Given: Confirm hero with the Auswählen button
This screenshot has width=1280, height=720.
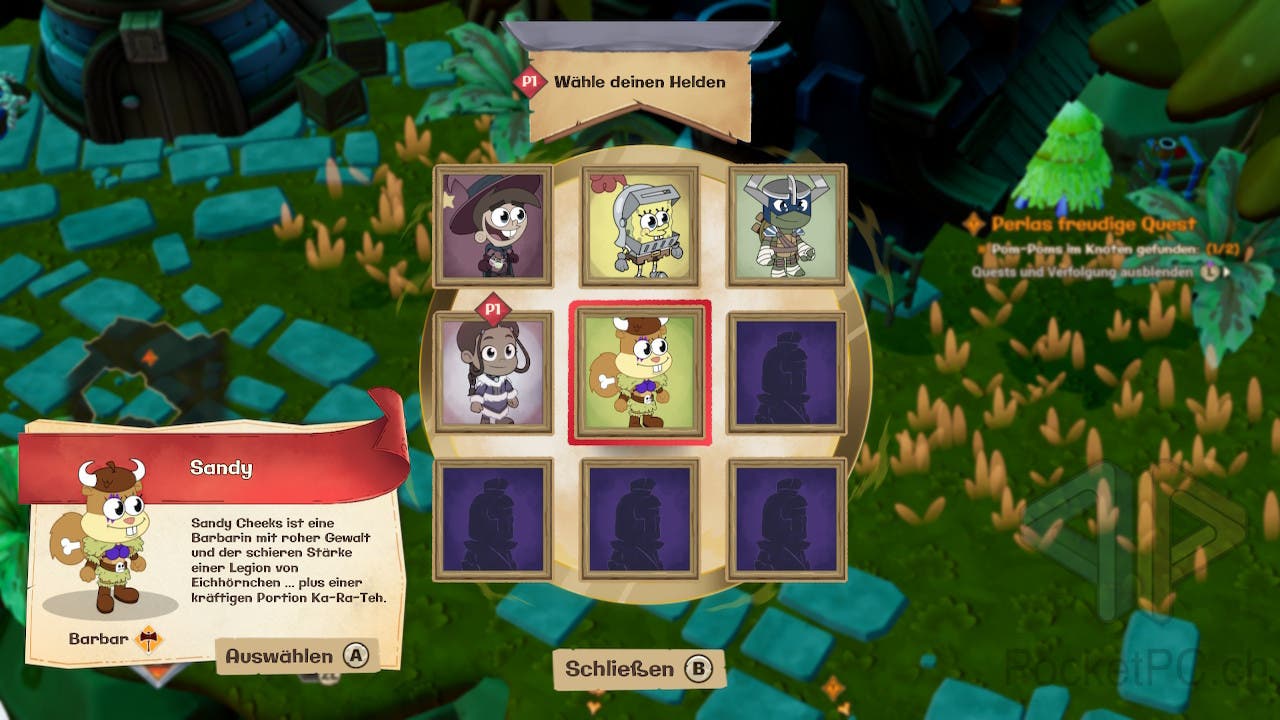Looking at the screenshot, I should (297, 656).
